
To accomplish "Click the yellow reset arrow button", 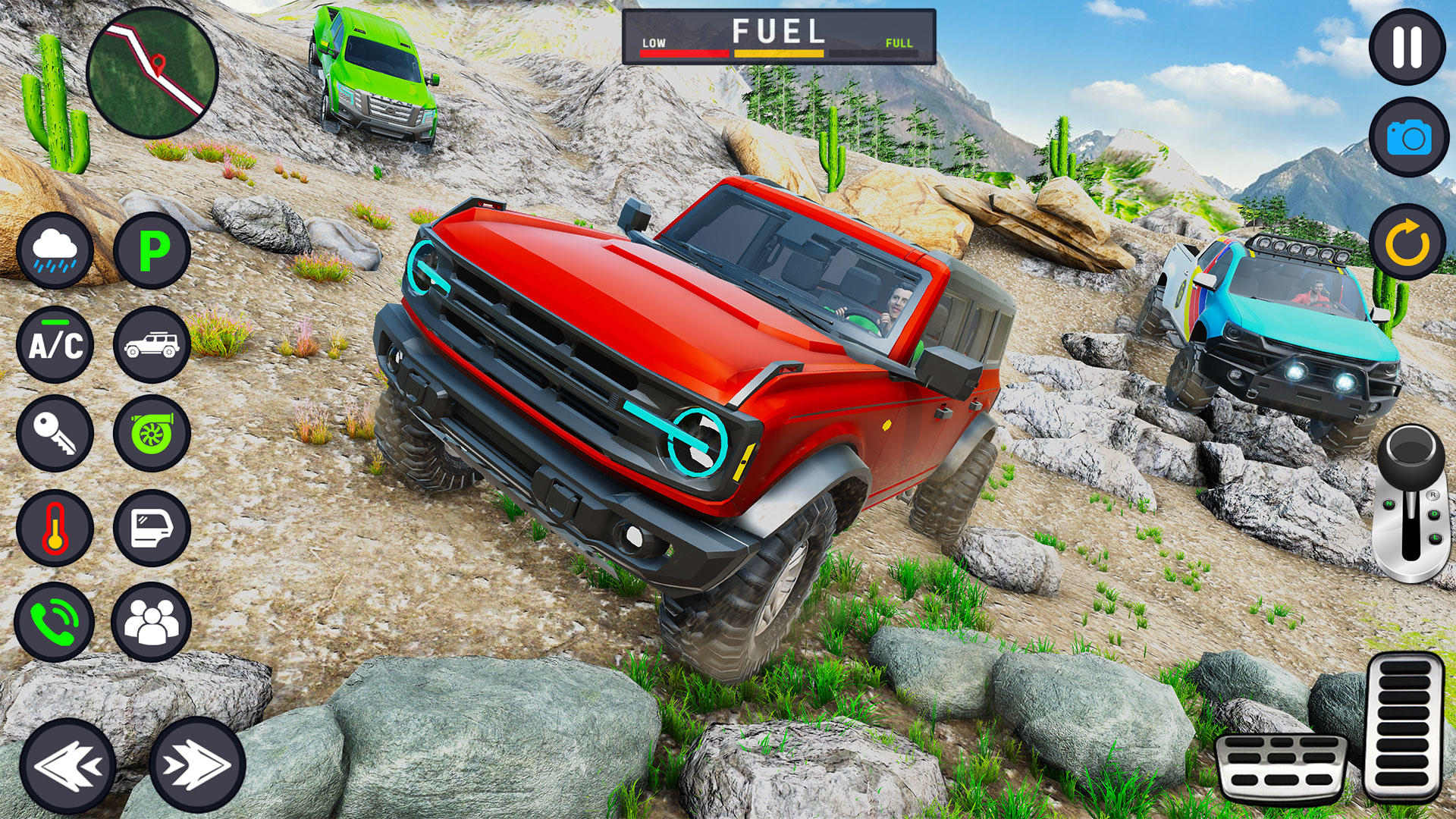I will click(1407, 243).
